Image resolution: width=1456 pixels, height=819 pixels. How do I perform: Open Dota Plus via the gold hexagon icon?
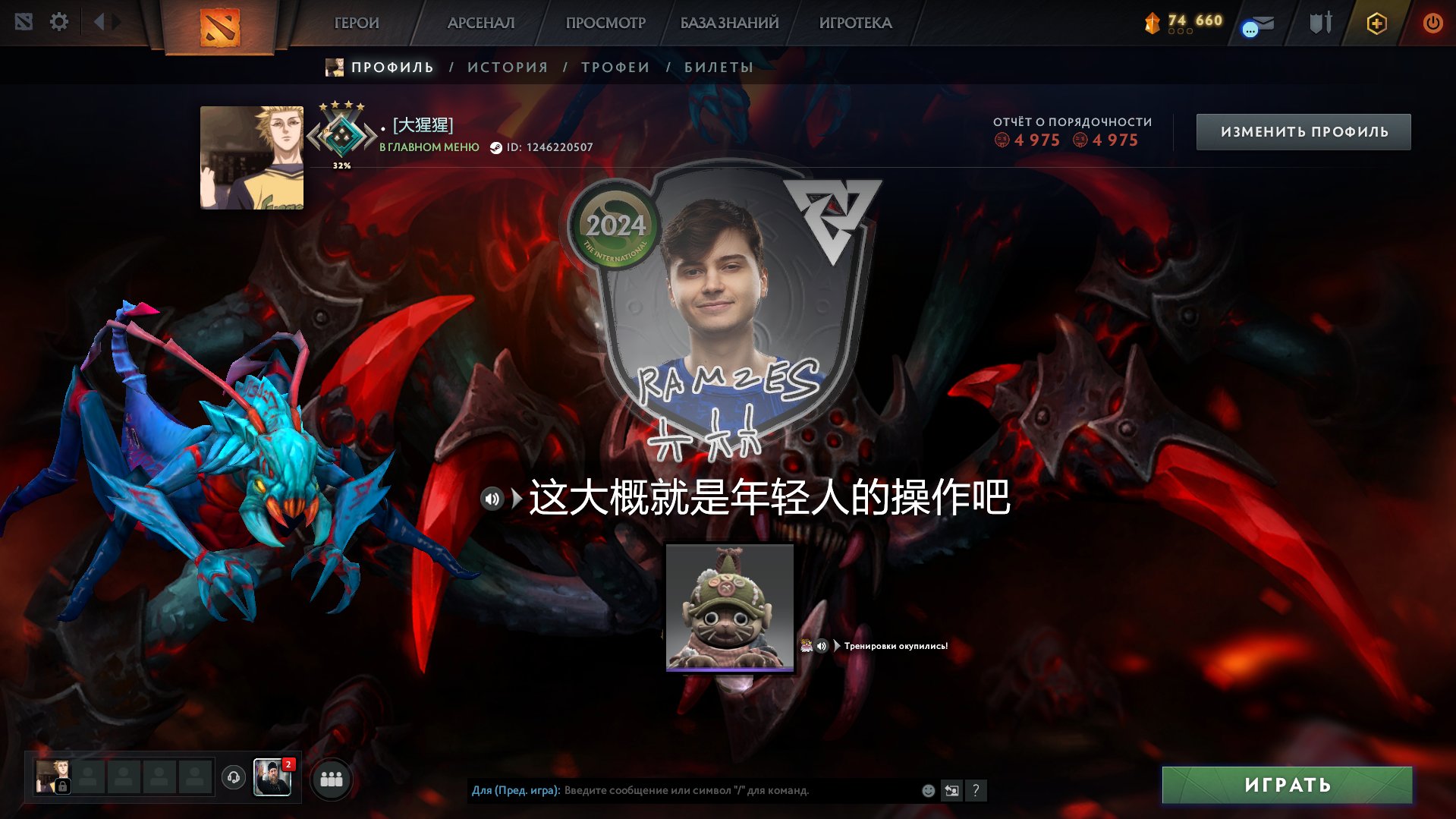click(1376, 23)
